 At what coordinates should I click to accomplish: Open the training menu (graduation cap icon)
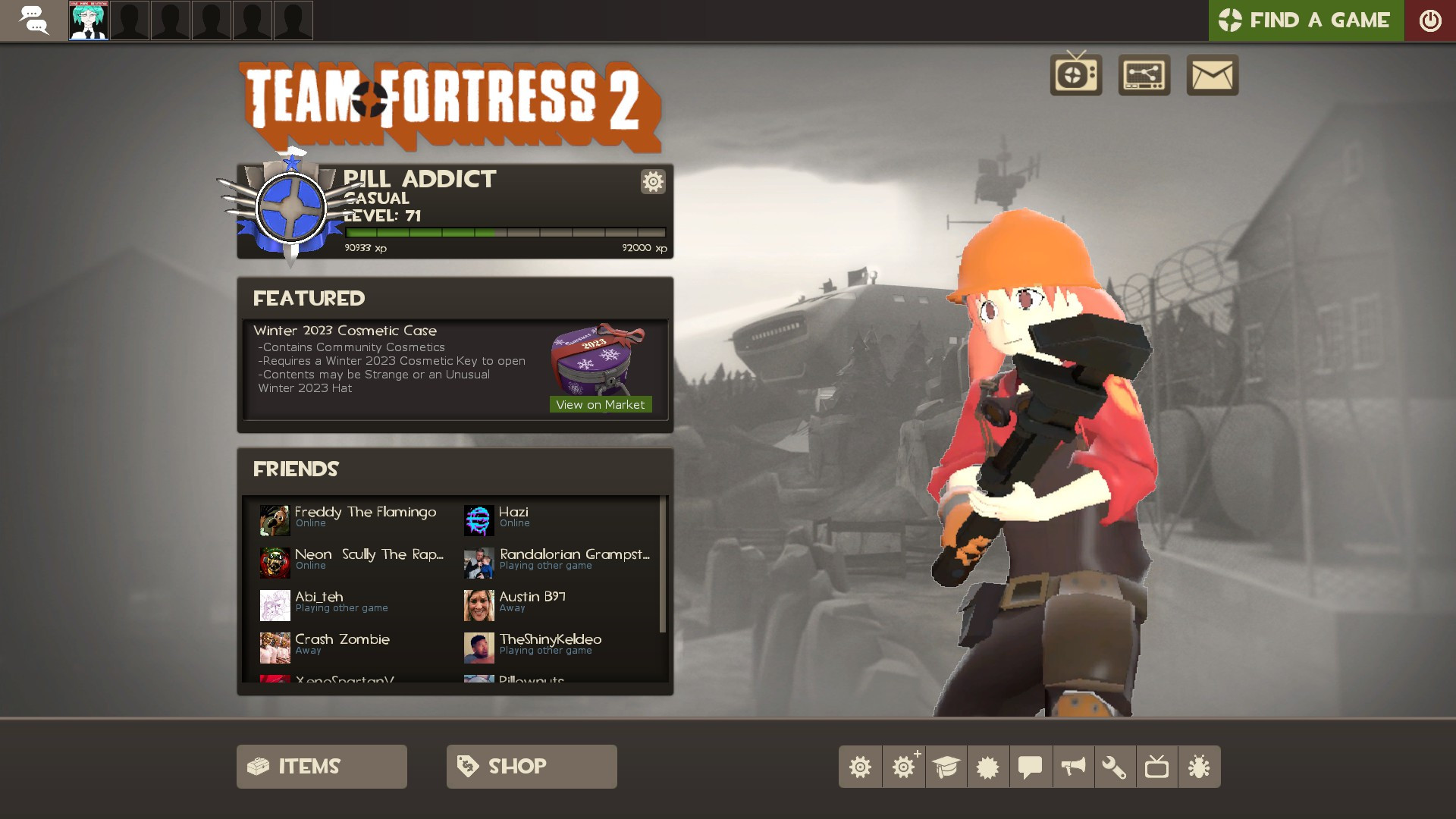coord(946,766)
